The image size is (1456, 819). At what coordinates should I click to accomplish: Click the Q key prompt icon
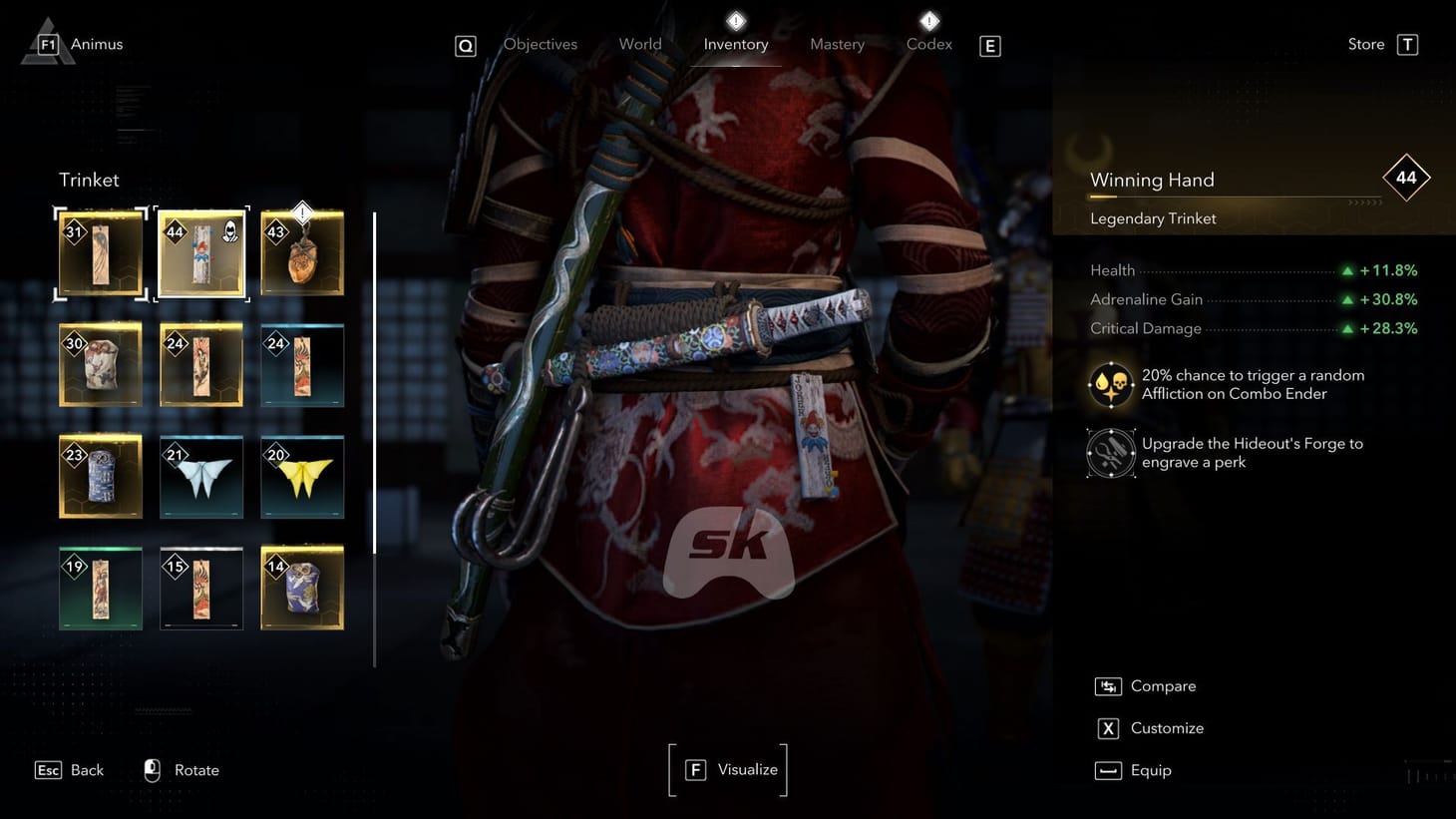click(465, 45)
